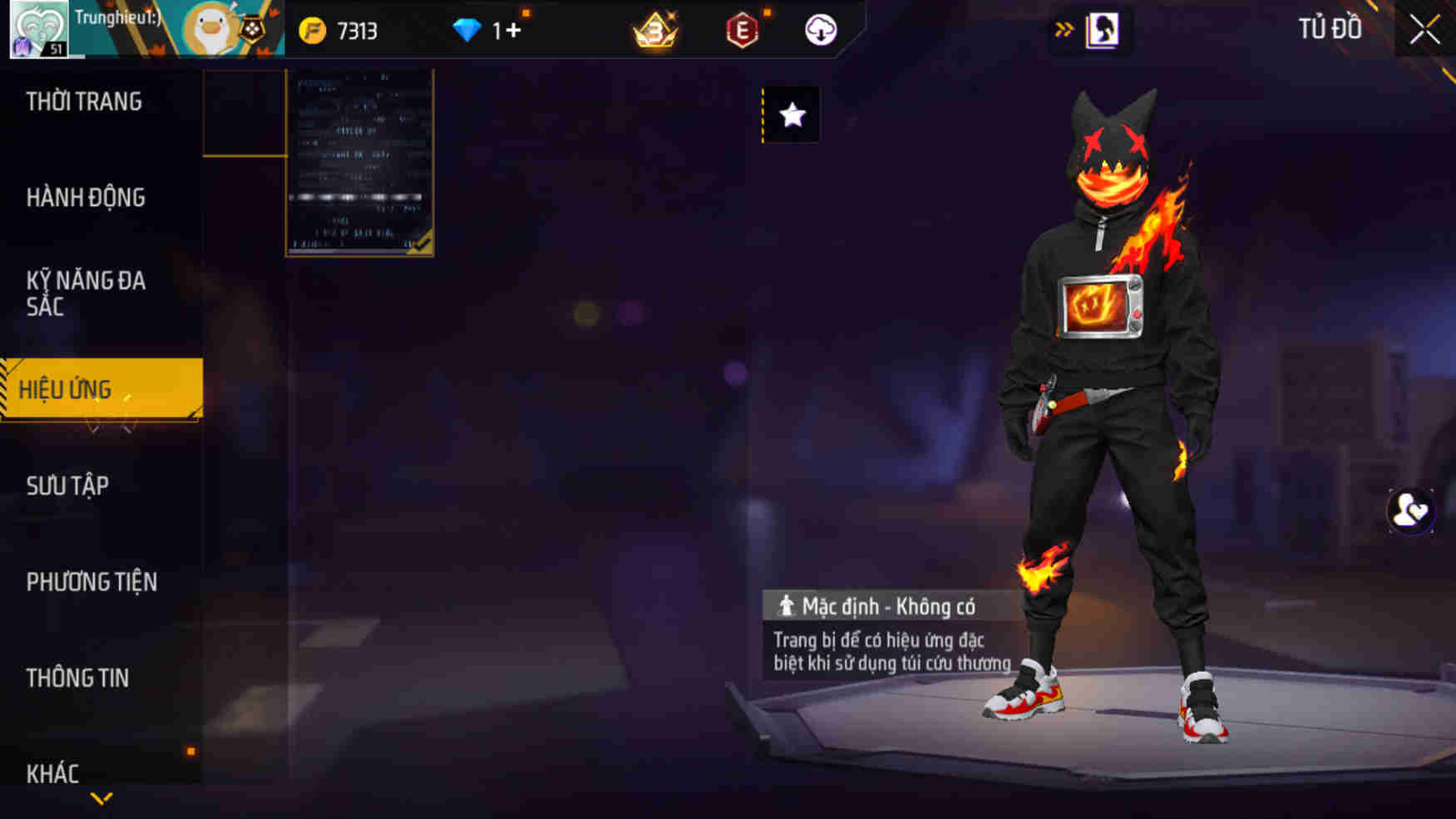This screenshot has width=1456, height=819.
Task: Select the PHƯƠNG TIỆN category
Action: pyautogui.click(x=91, y=583)
